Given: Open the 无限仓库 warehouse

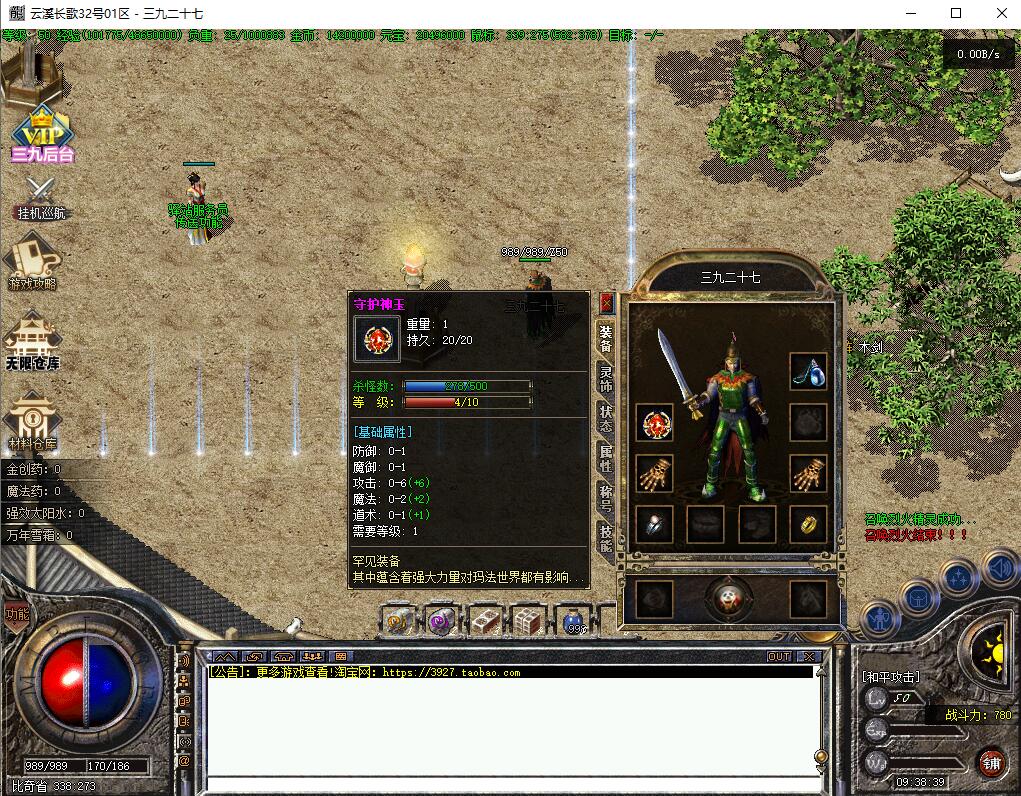Looking at the screenshot, I should click(x=33, y=340).
